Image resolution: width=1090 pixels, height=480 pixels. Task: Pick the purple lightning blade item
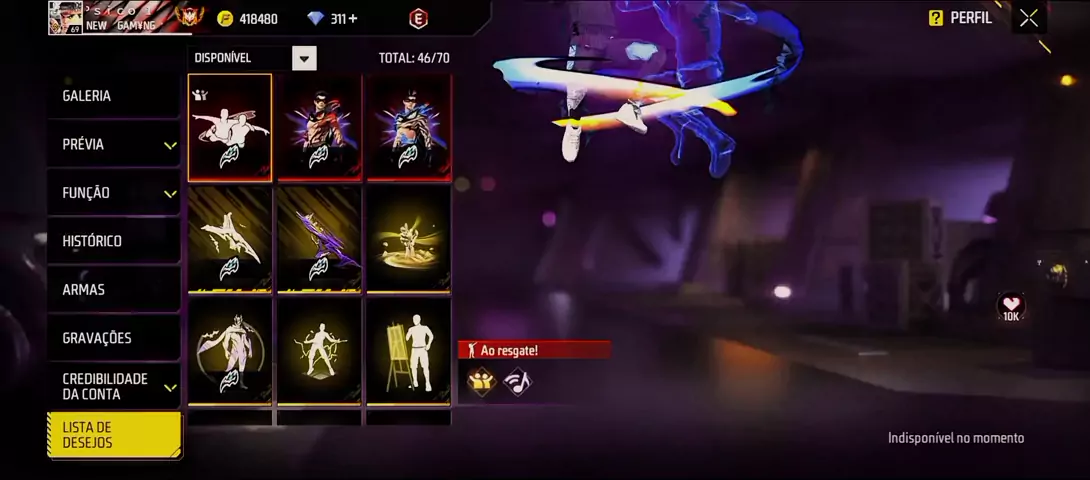coord(319,240)
